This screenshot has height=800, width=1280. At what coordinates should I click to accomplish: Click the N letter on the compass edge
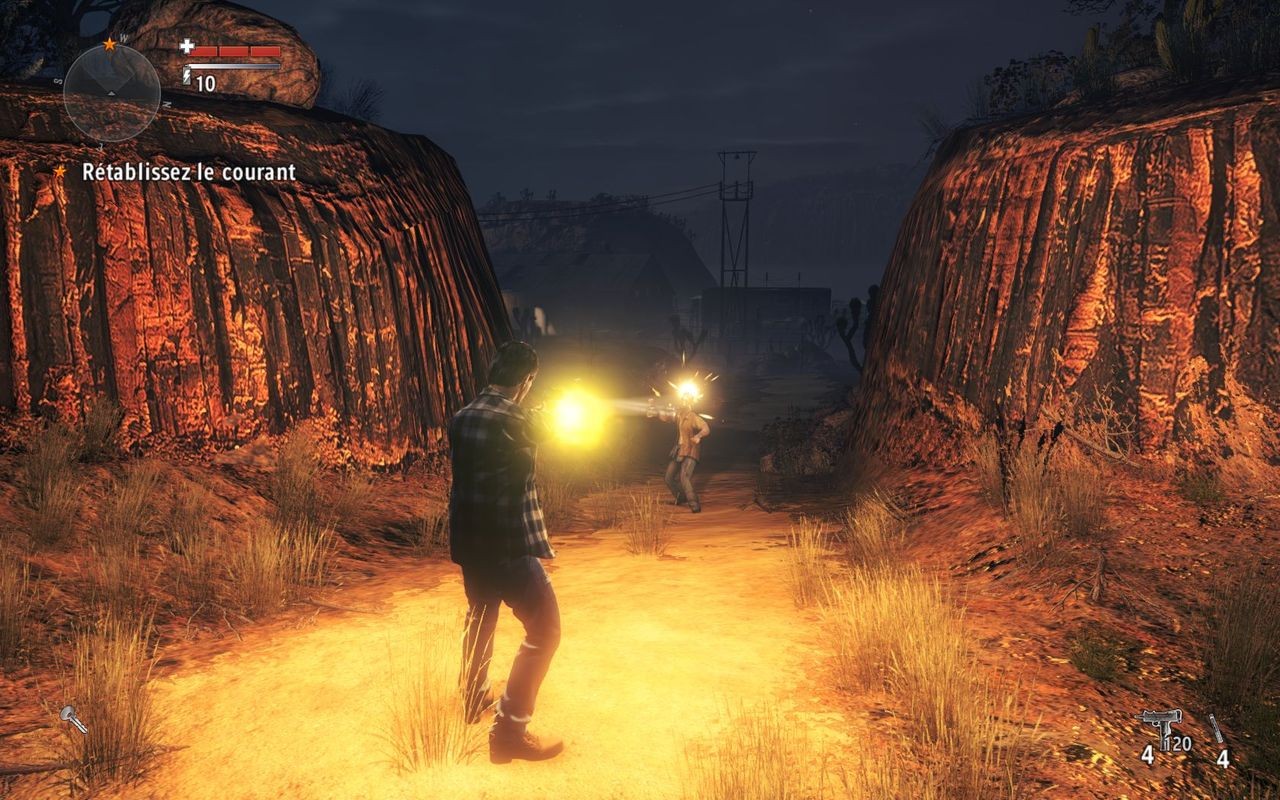[x=167, y=104]
